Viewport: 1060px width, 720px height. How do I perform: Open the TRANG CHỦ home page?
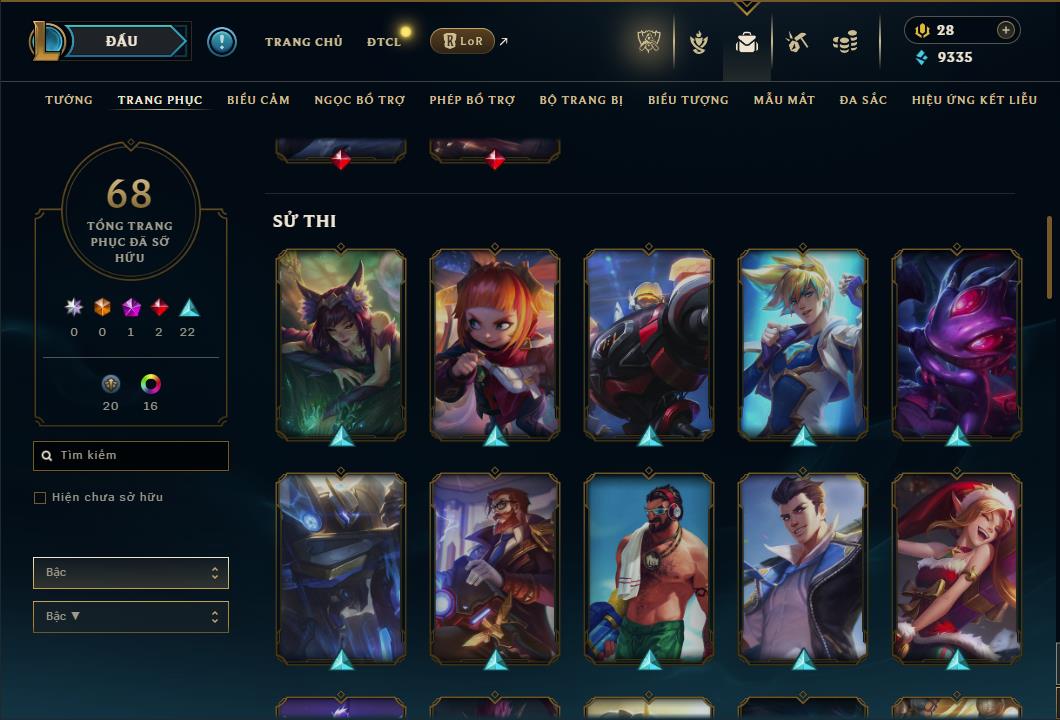[x=303, y=42]
